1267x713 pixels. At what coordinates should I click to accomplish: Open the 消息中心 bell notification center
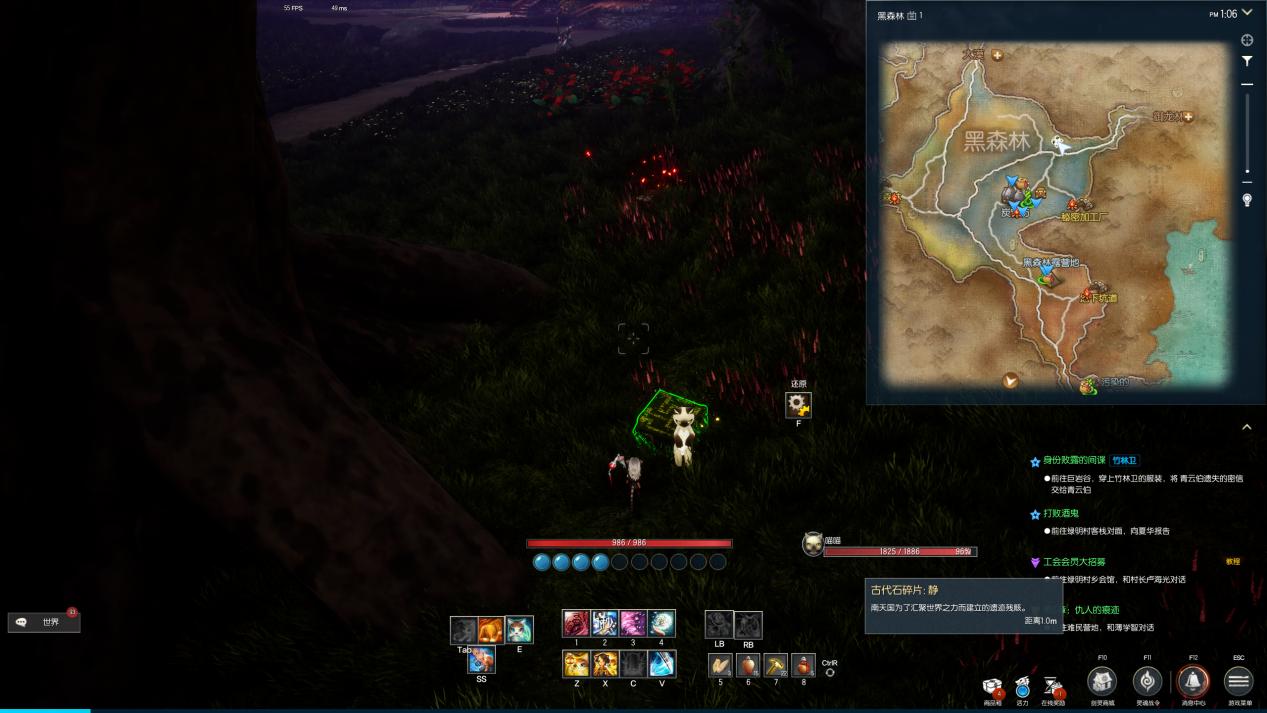(x=1192, y=682)
